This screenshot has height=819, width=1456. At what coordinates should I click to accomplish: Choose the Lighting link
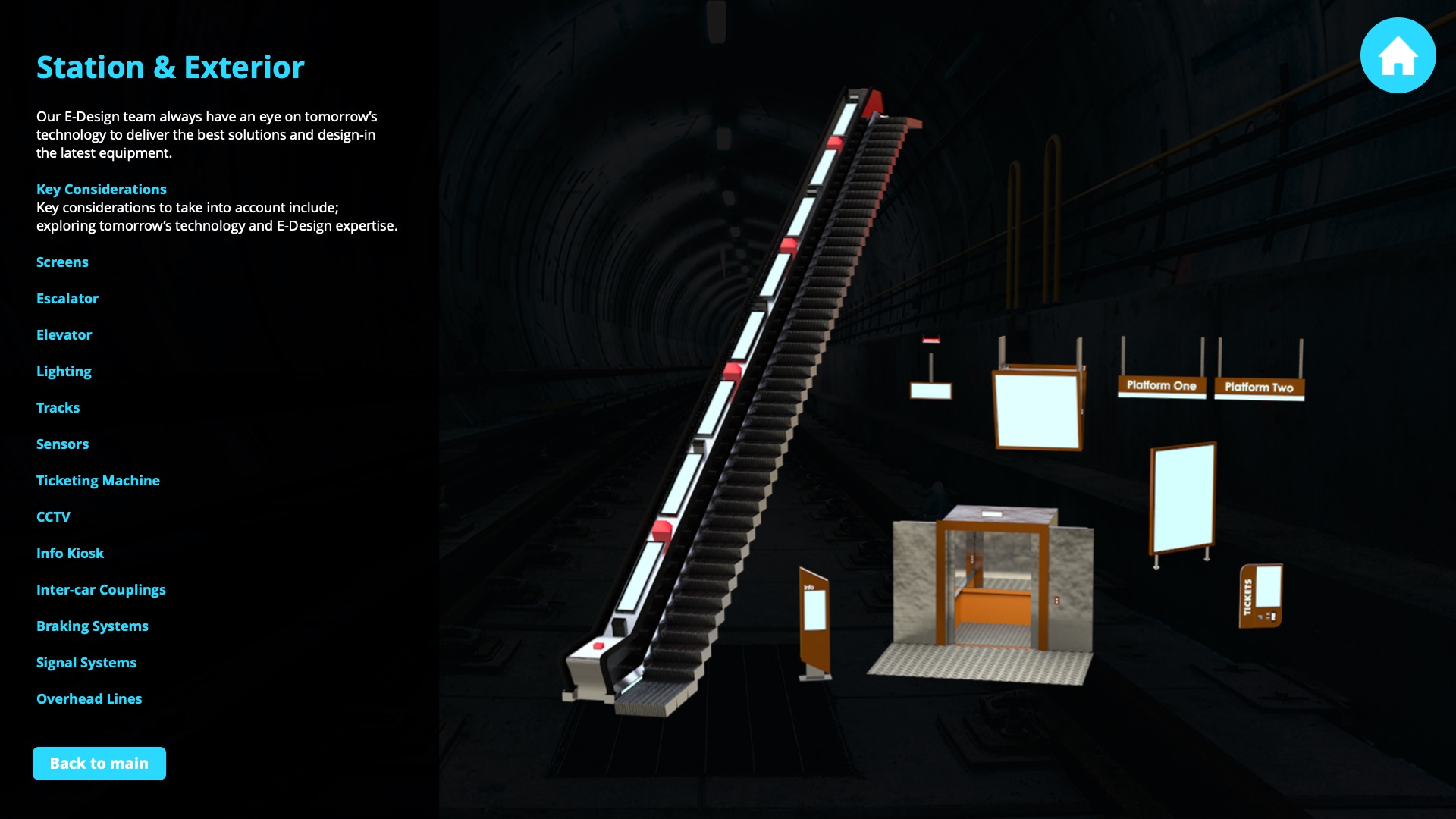64,372
